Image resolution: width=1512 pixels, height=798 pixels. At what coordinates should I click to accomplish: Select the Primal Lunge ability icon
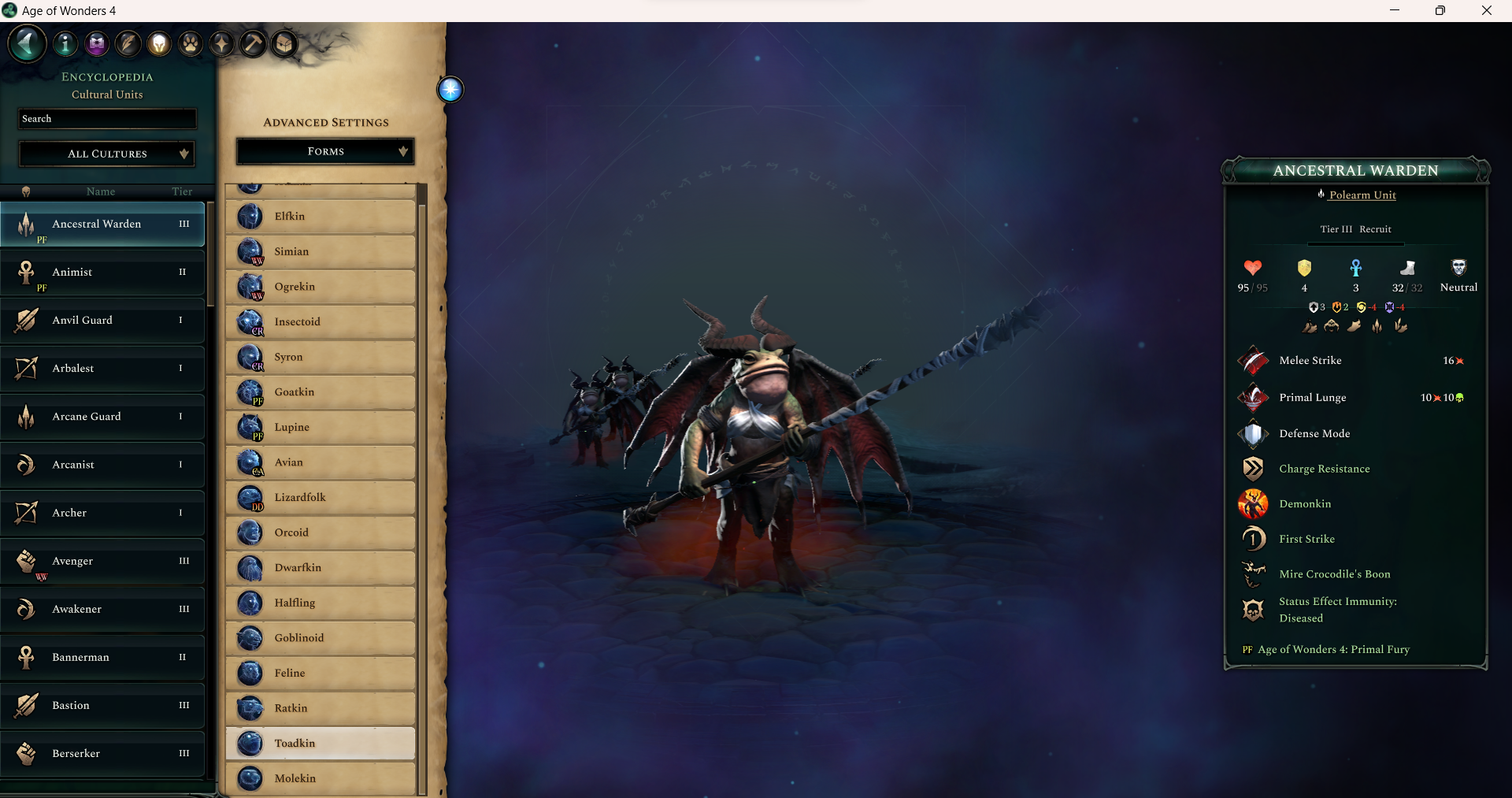(1254, 398)
